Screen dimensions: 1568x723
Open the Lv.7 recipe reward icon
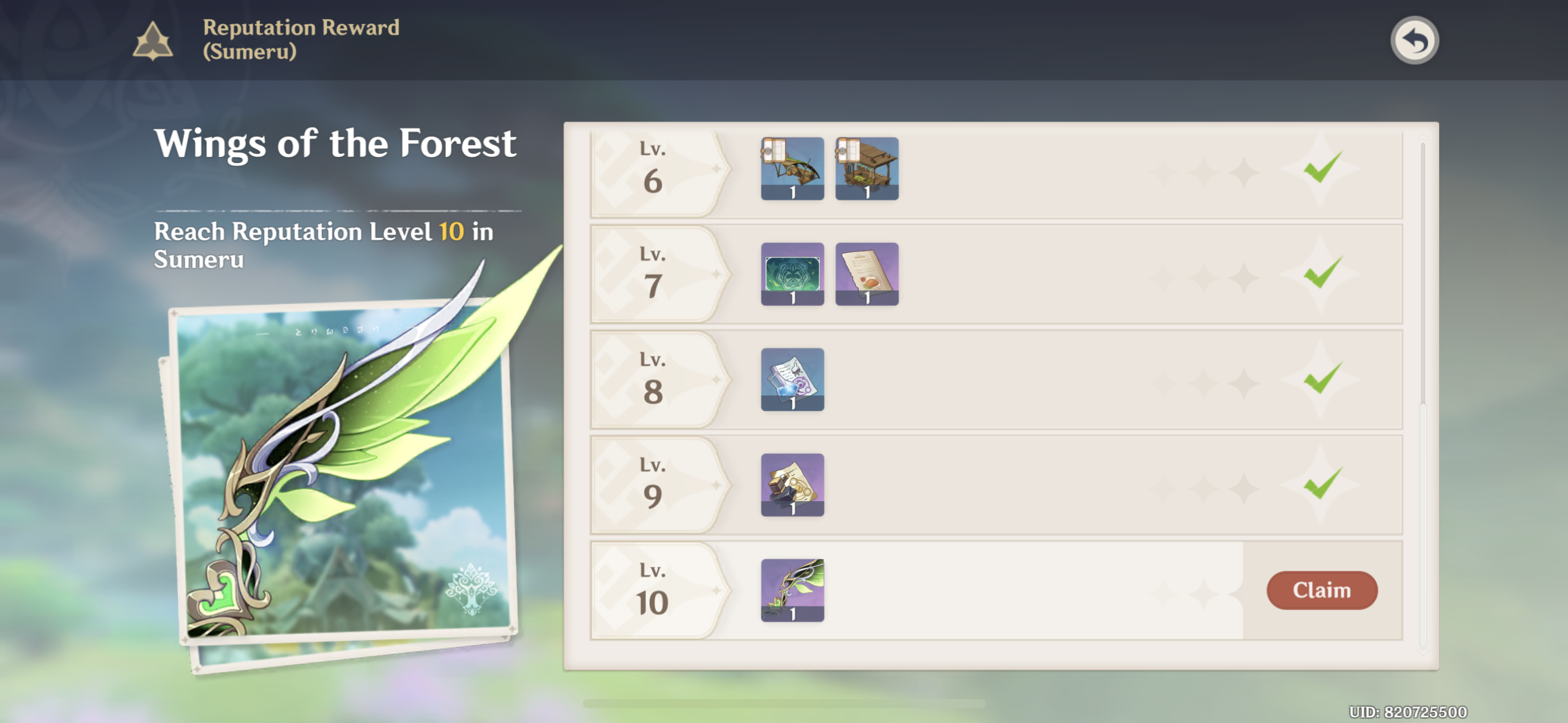pos(867,275)
